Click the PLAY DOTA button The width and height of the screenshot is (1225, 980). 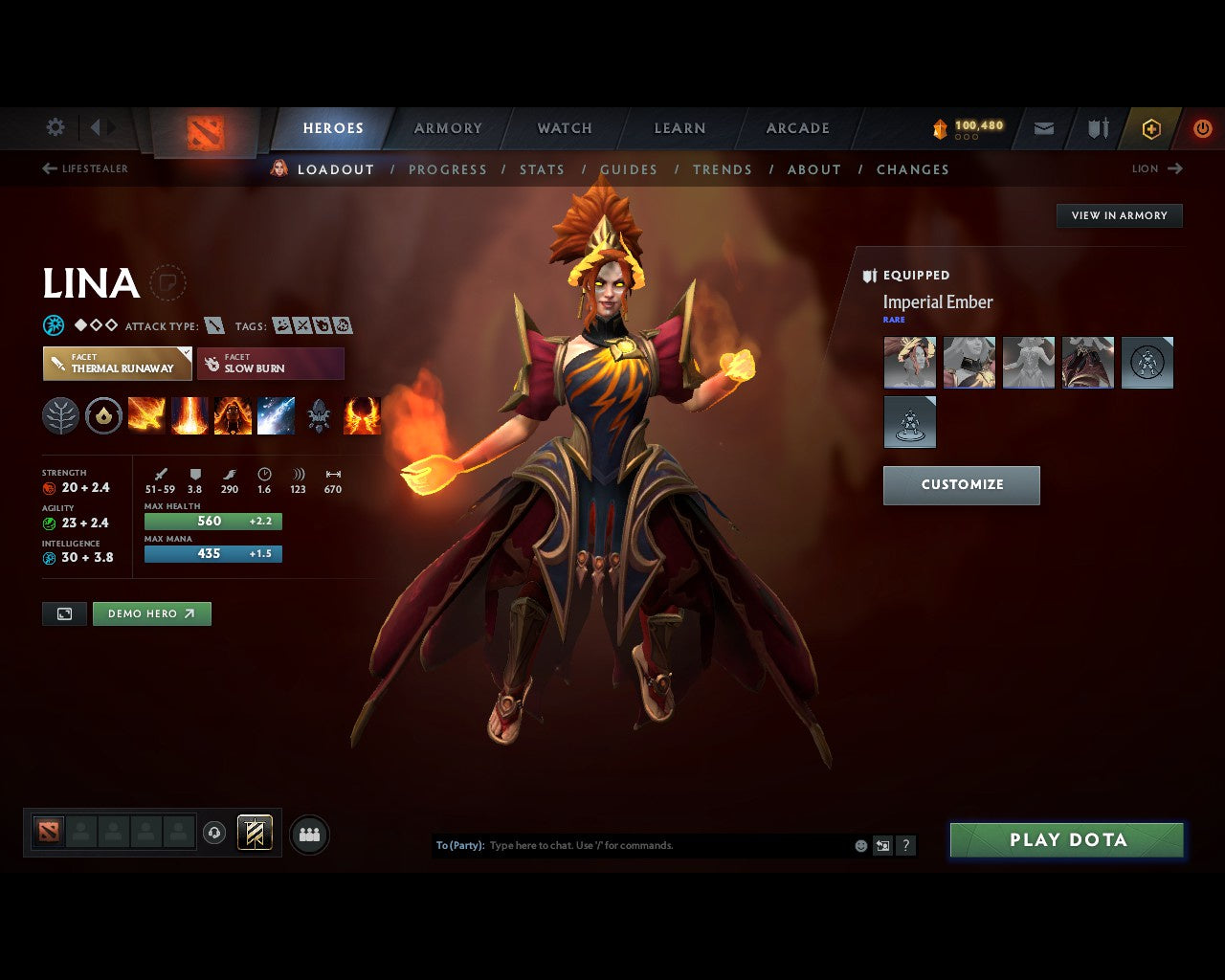(x=1066, y=839)
